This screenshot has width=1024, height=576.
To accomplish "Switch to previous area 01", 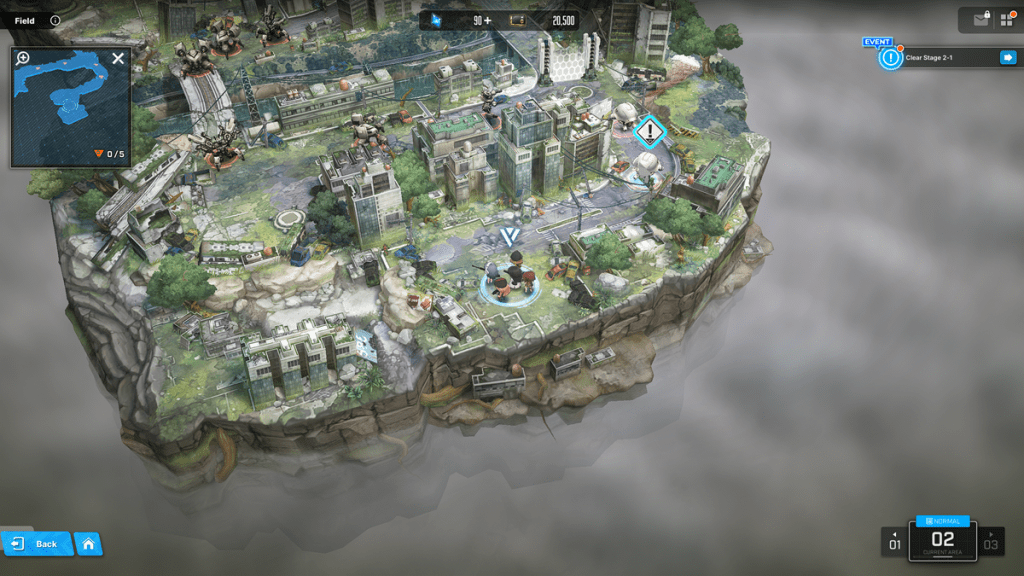I will click(895, 541).
